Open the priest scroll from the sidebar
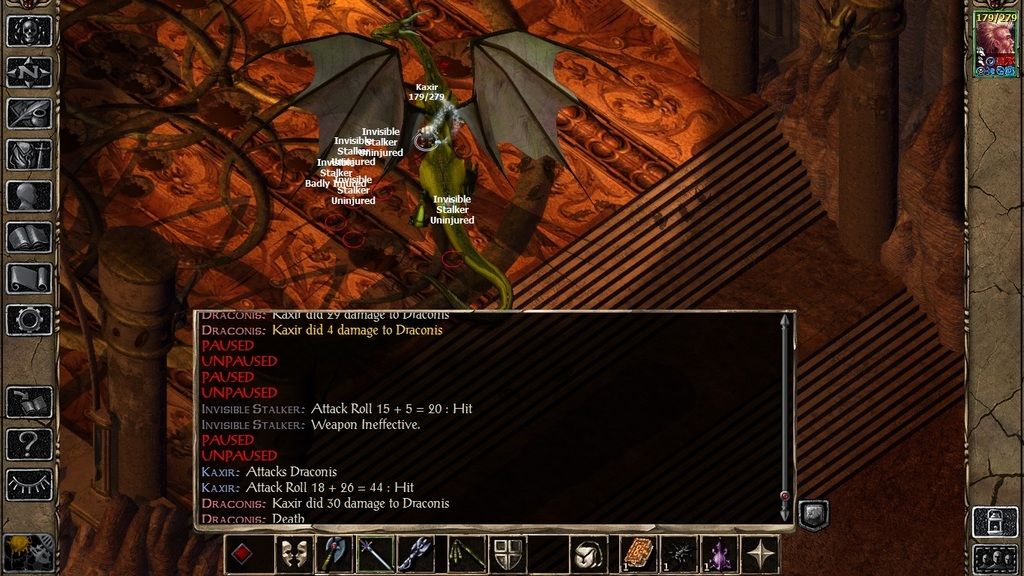 tap(29, 278)
